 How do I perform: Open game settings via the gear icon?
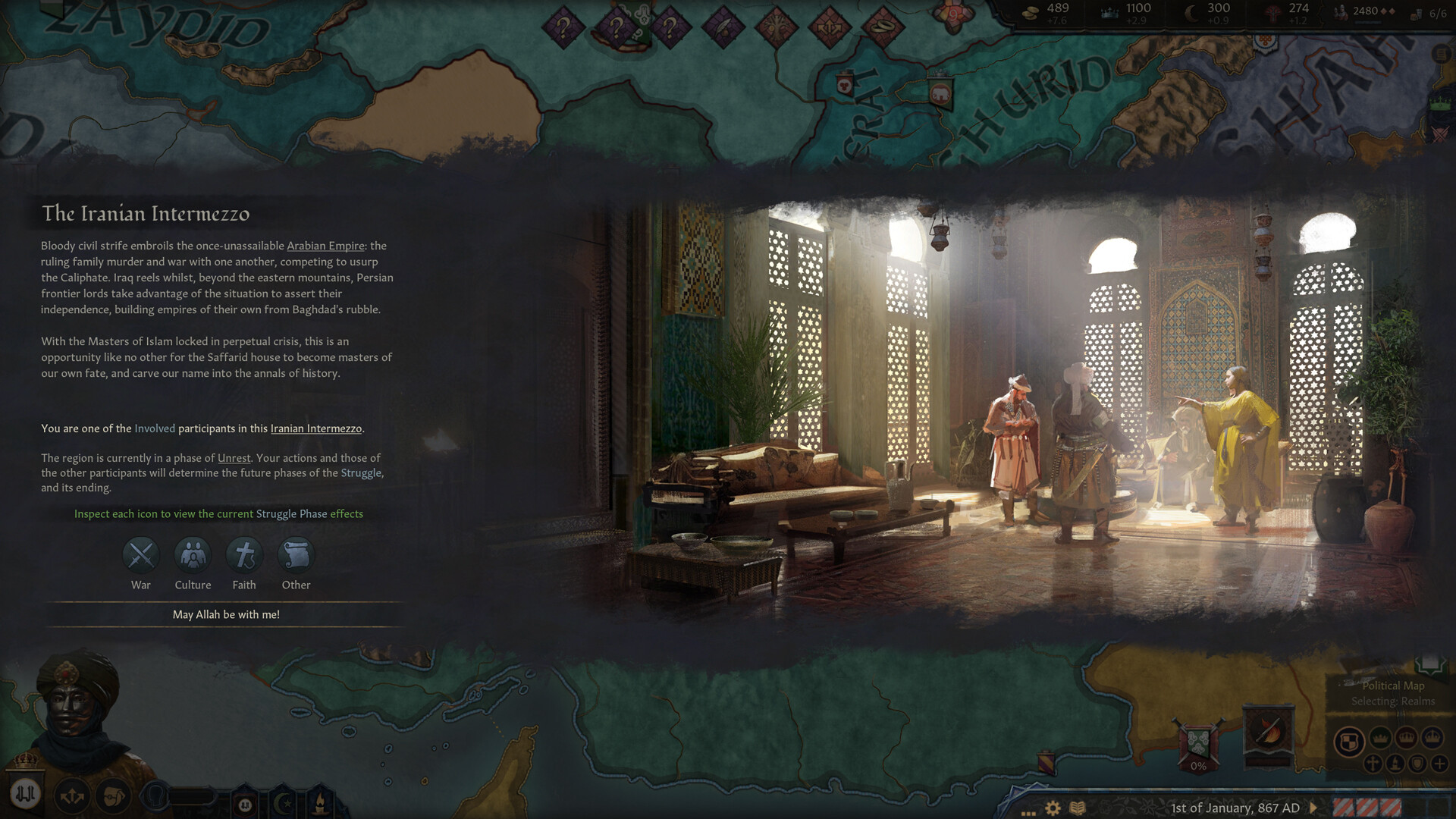pos(1053,809)
